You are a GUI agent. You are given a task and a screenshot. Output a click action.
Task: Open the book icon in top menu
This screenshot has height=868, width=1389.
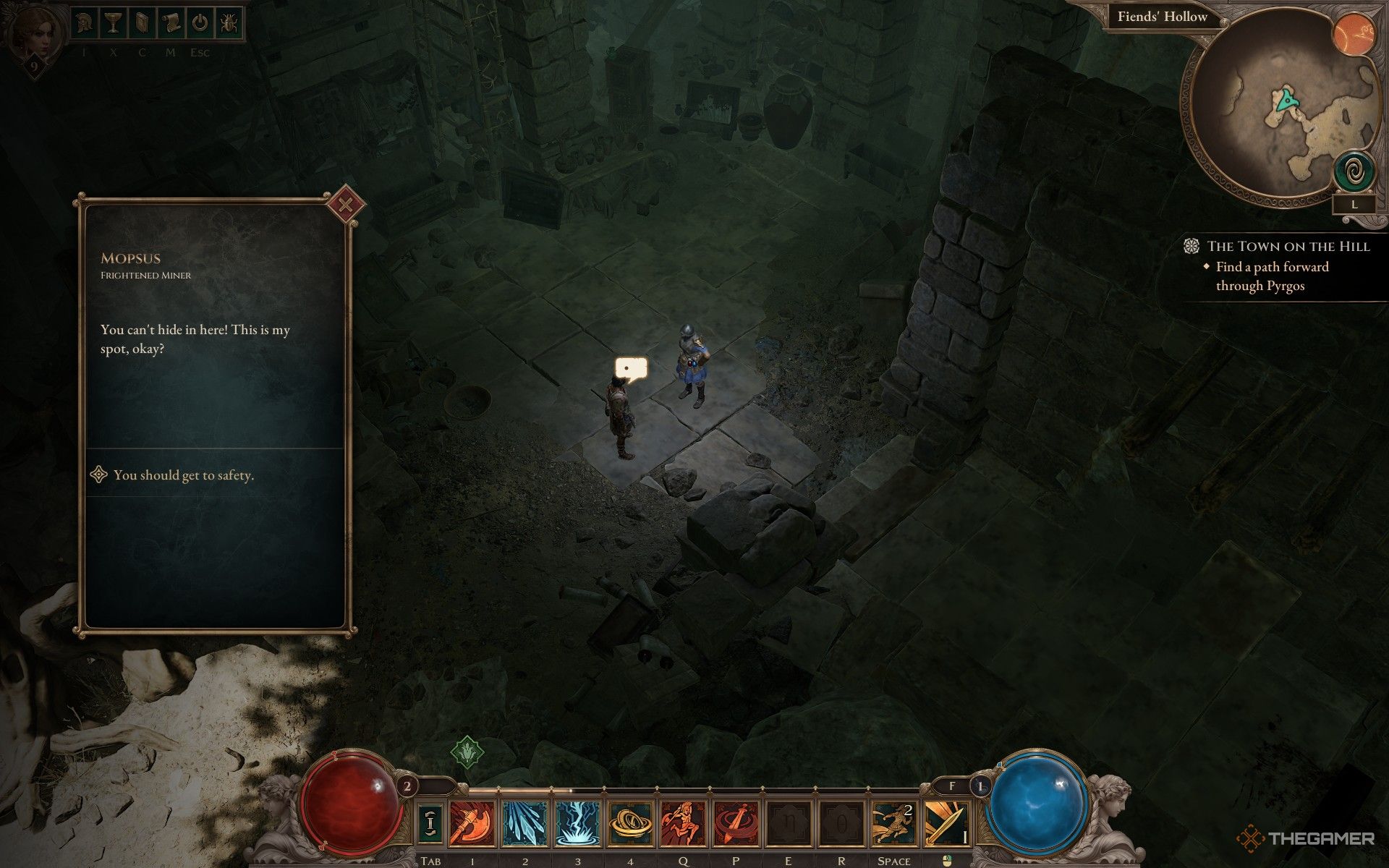pos(140,23)
